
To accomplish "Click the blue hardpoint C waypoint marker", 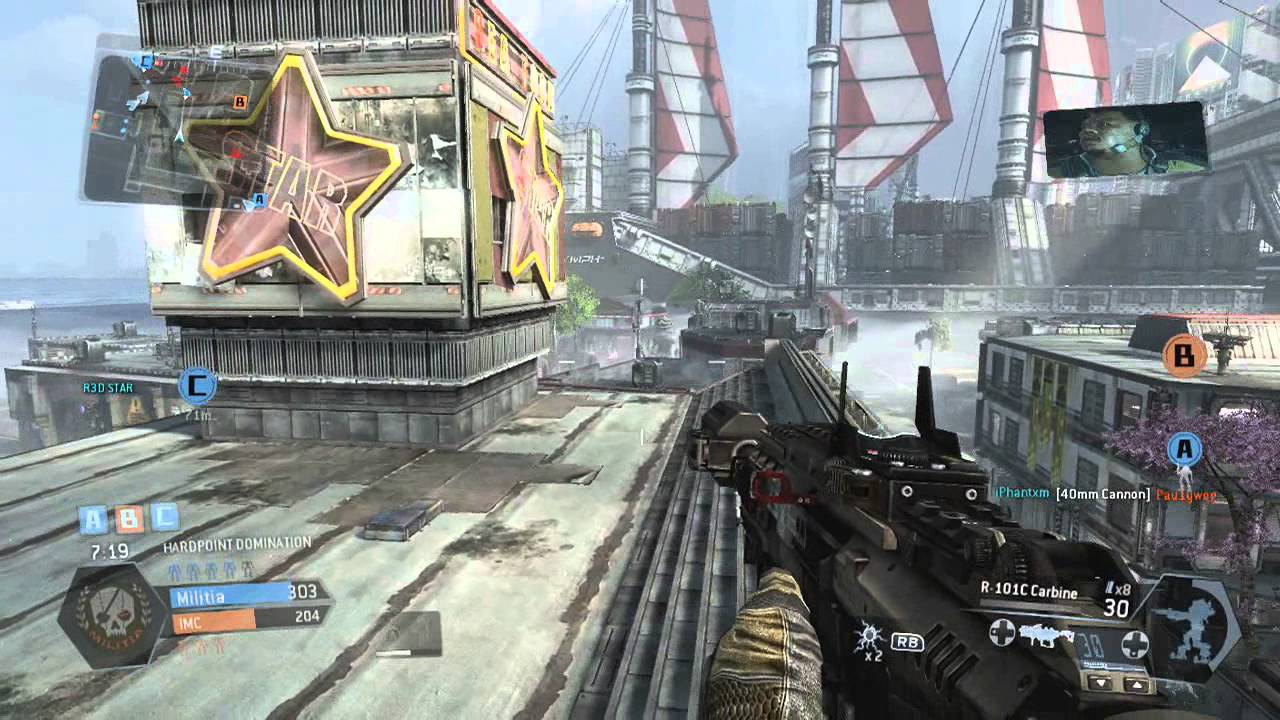I will tap(197, 385).
